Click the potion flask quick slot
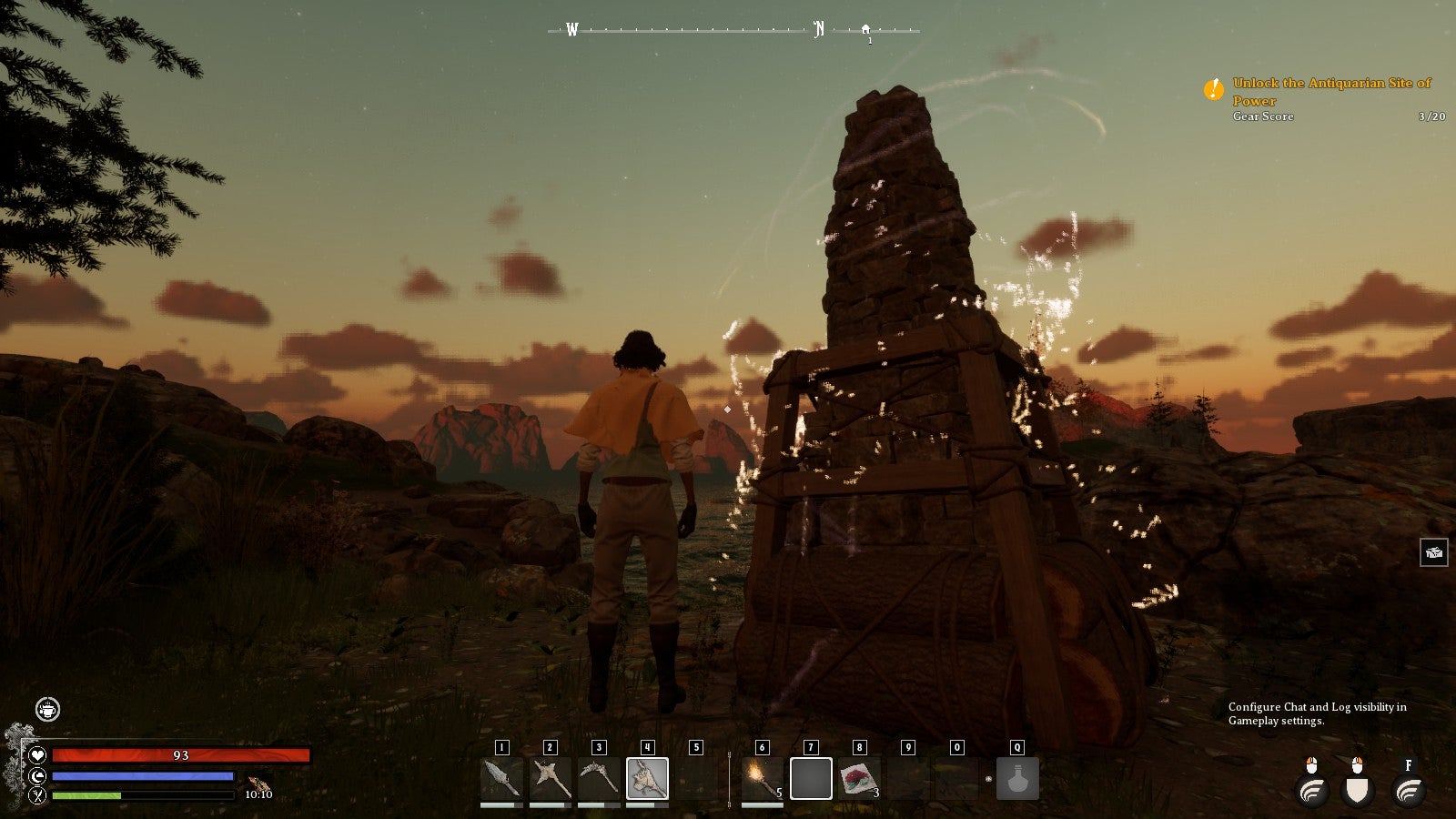This screenshot has width=1456, height=819. (x=1017, y=779)
